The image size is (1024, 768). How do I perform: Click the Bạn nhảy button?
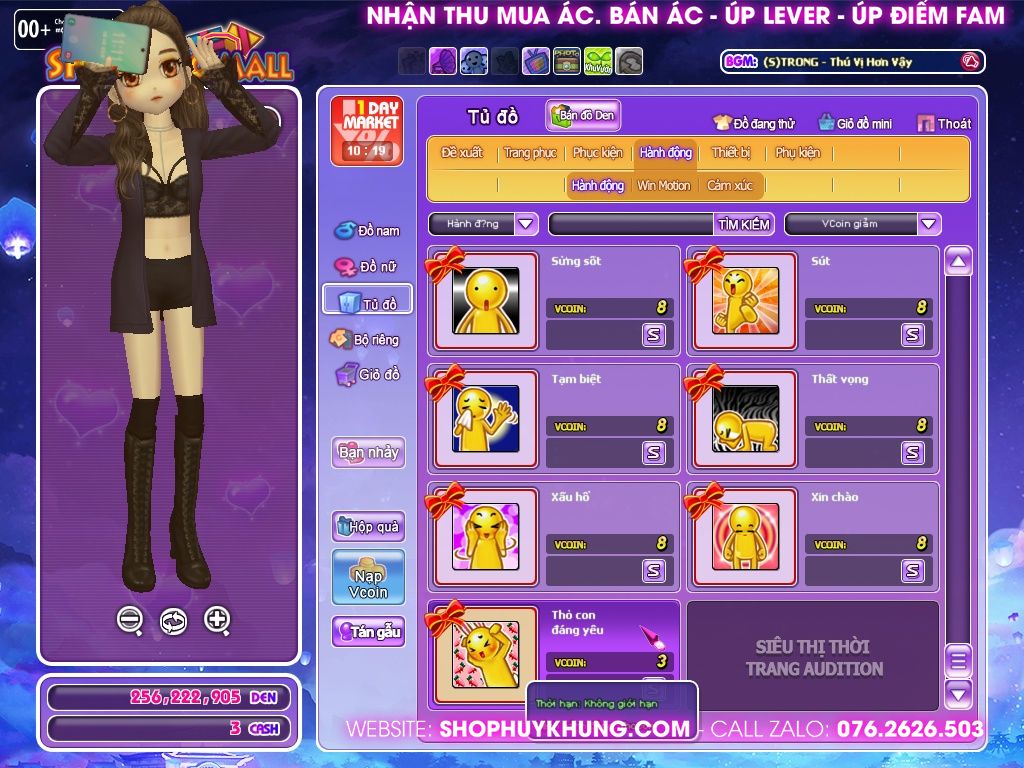click(368, 452)
